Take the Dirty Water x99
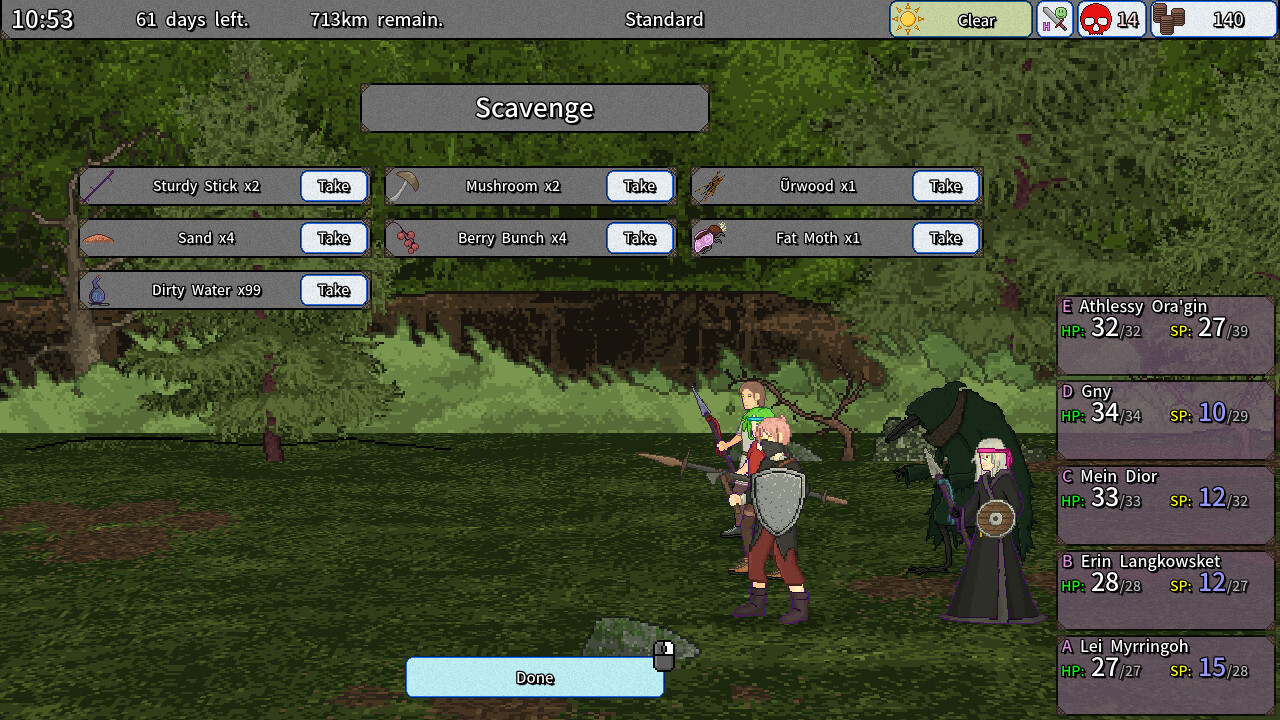1280x720 pixels. [333, 290]
